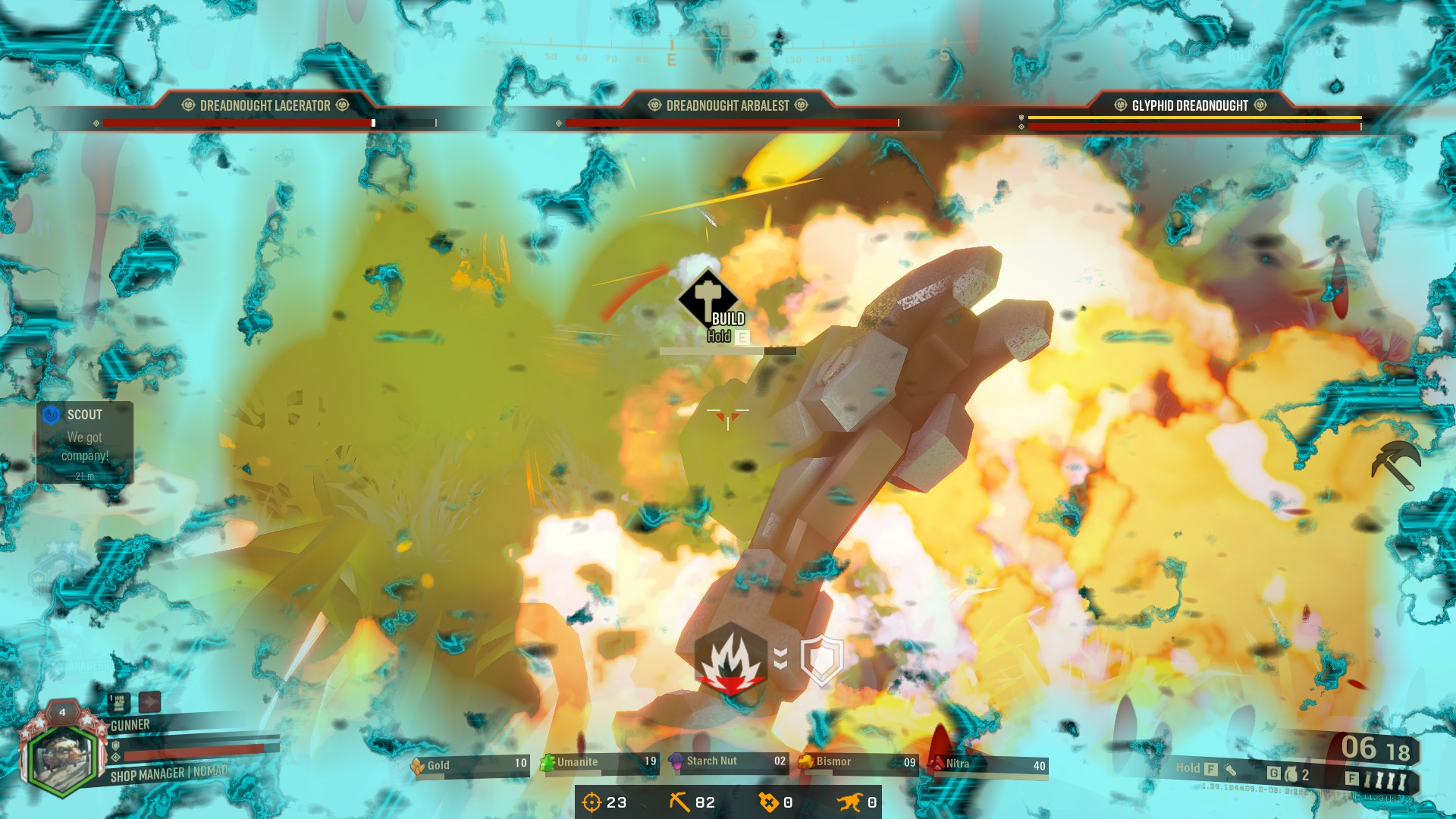
Task: Click the shield icon beside the flame
Action: (822, 661)
